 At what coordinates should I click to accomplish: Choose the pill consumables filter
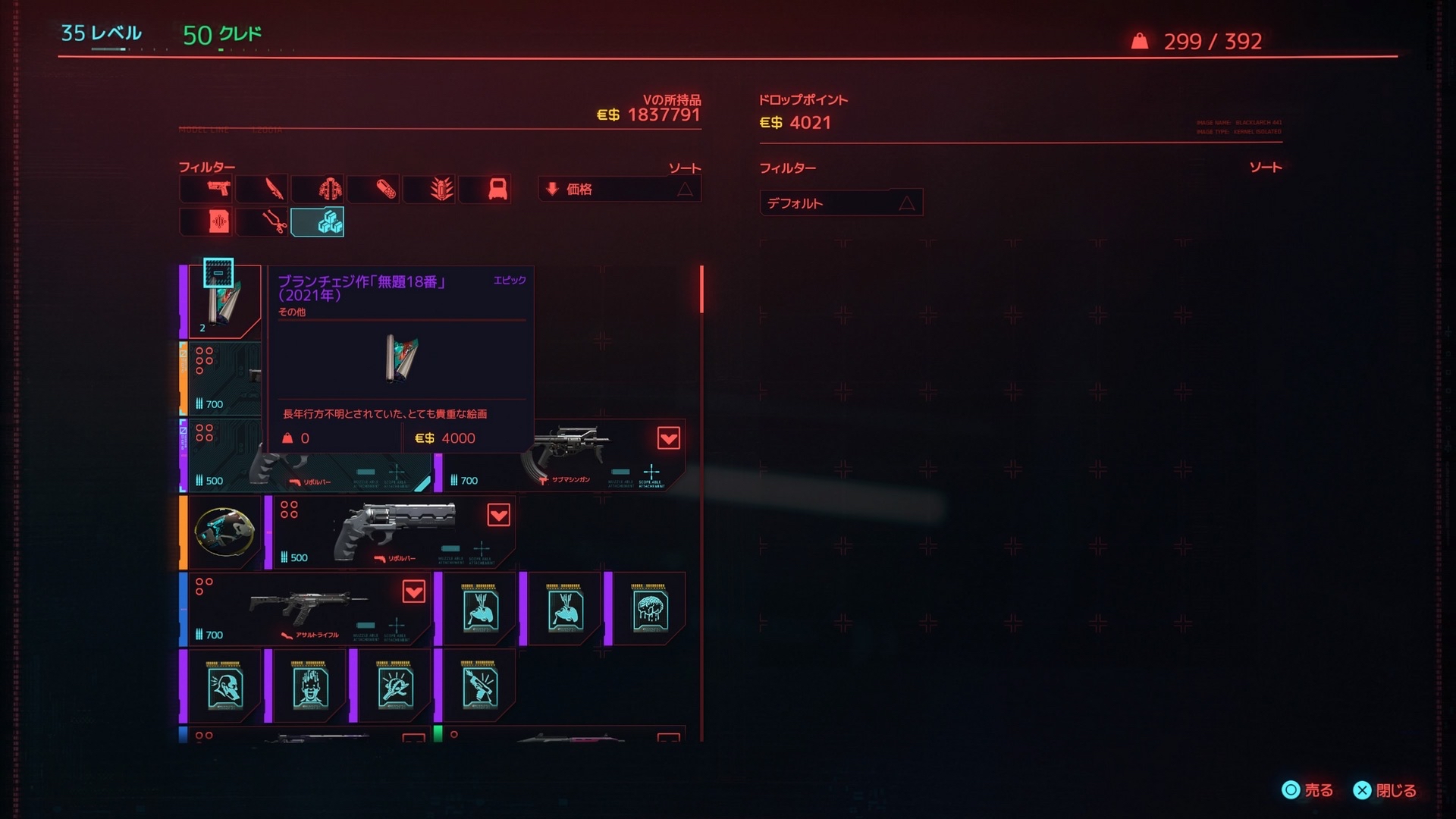coord(375,189)
